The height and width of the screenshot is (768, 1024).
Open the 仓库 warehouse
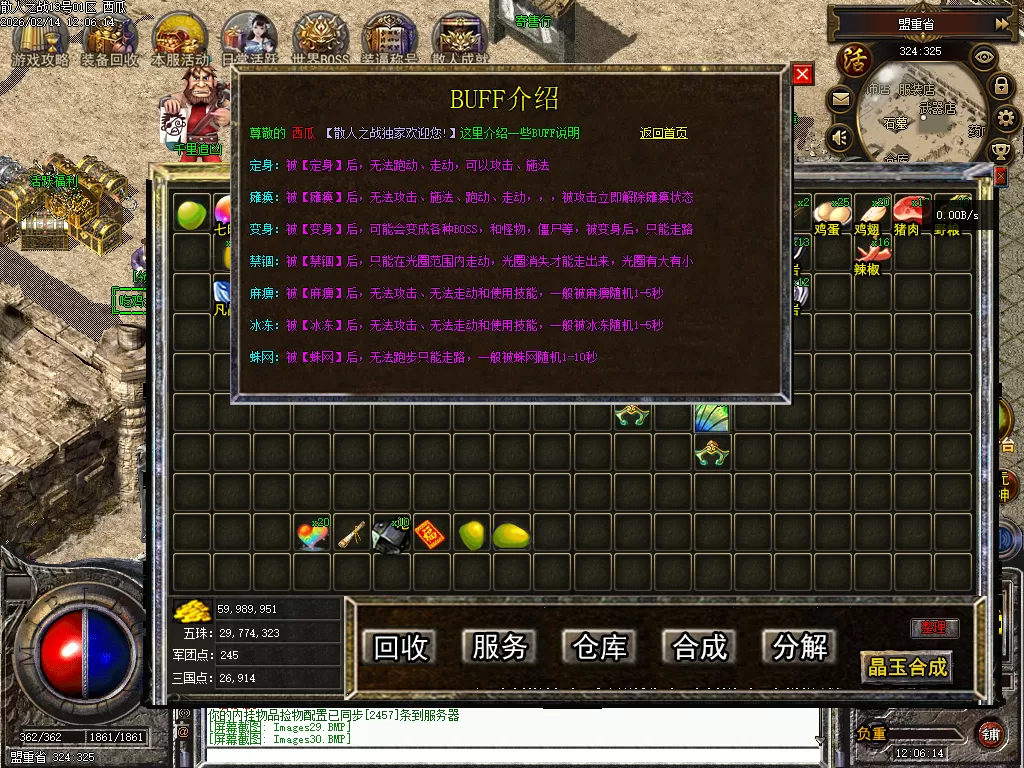(600, 647)
